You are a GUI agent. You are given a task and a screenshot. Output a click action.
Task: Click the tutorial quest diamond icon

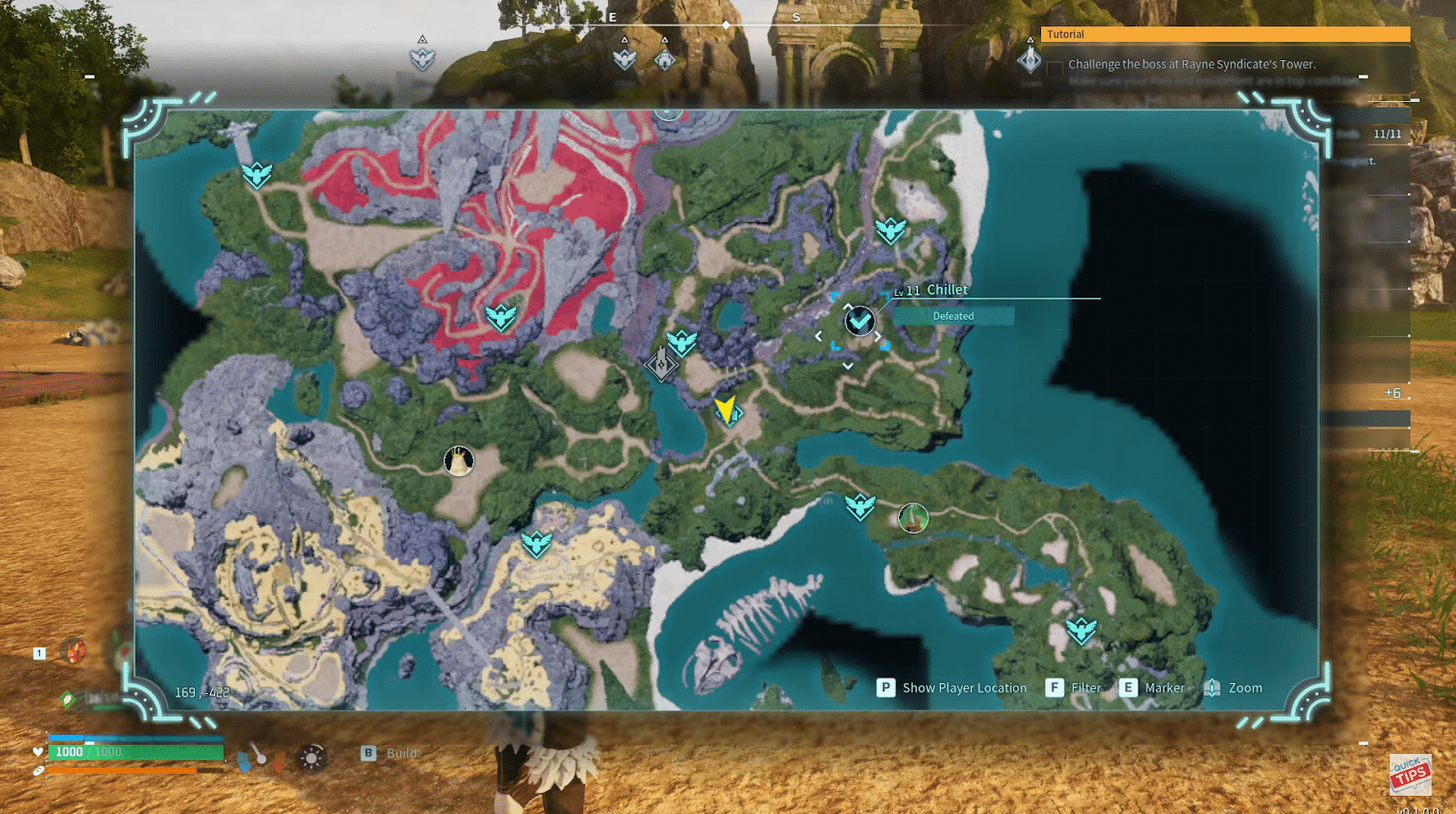click(1029, 60)
